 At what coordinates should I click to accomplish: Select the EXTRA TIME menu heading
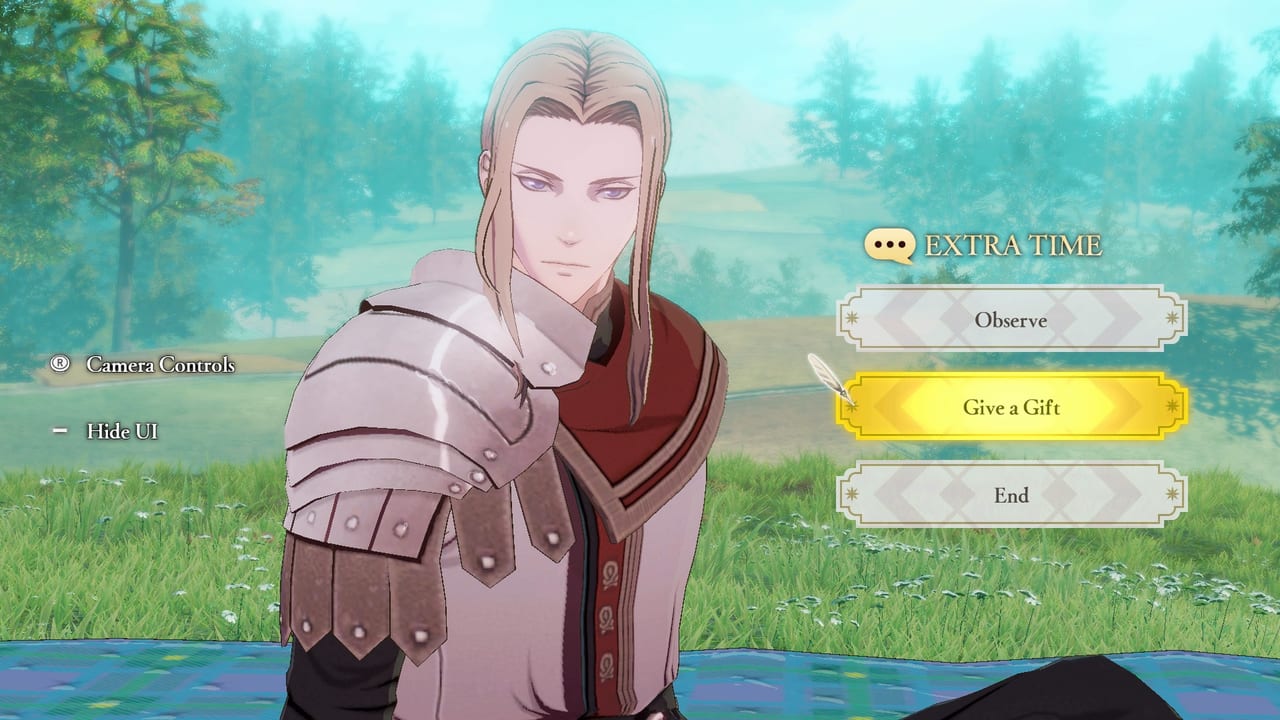click(x=1012, y=243)
